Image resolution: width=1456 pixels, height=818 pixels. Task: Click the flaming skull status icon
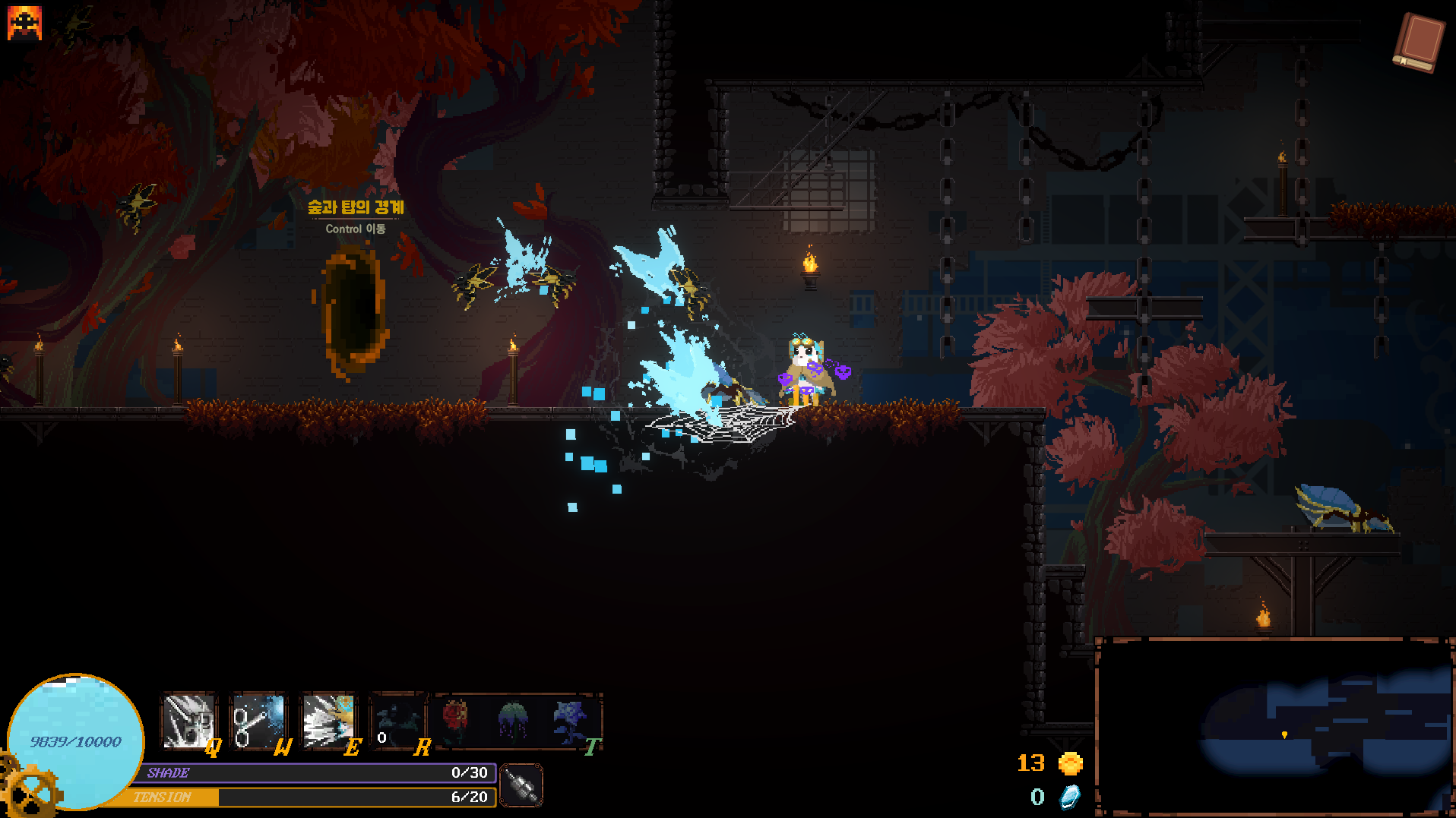(24, 23)
